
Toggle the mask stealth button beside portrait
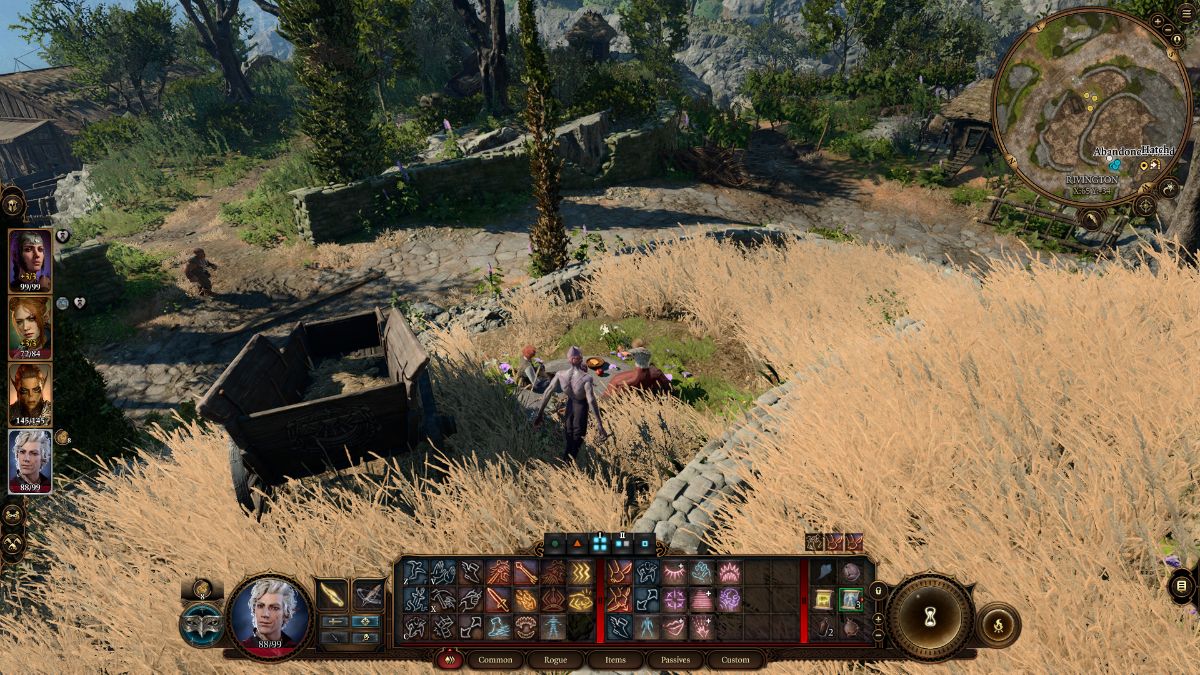pos(202,624)
